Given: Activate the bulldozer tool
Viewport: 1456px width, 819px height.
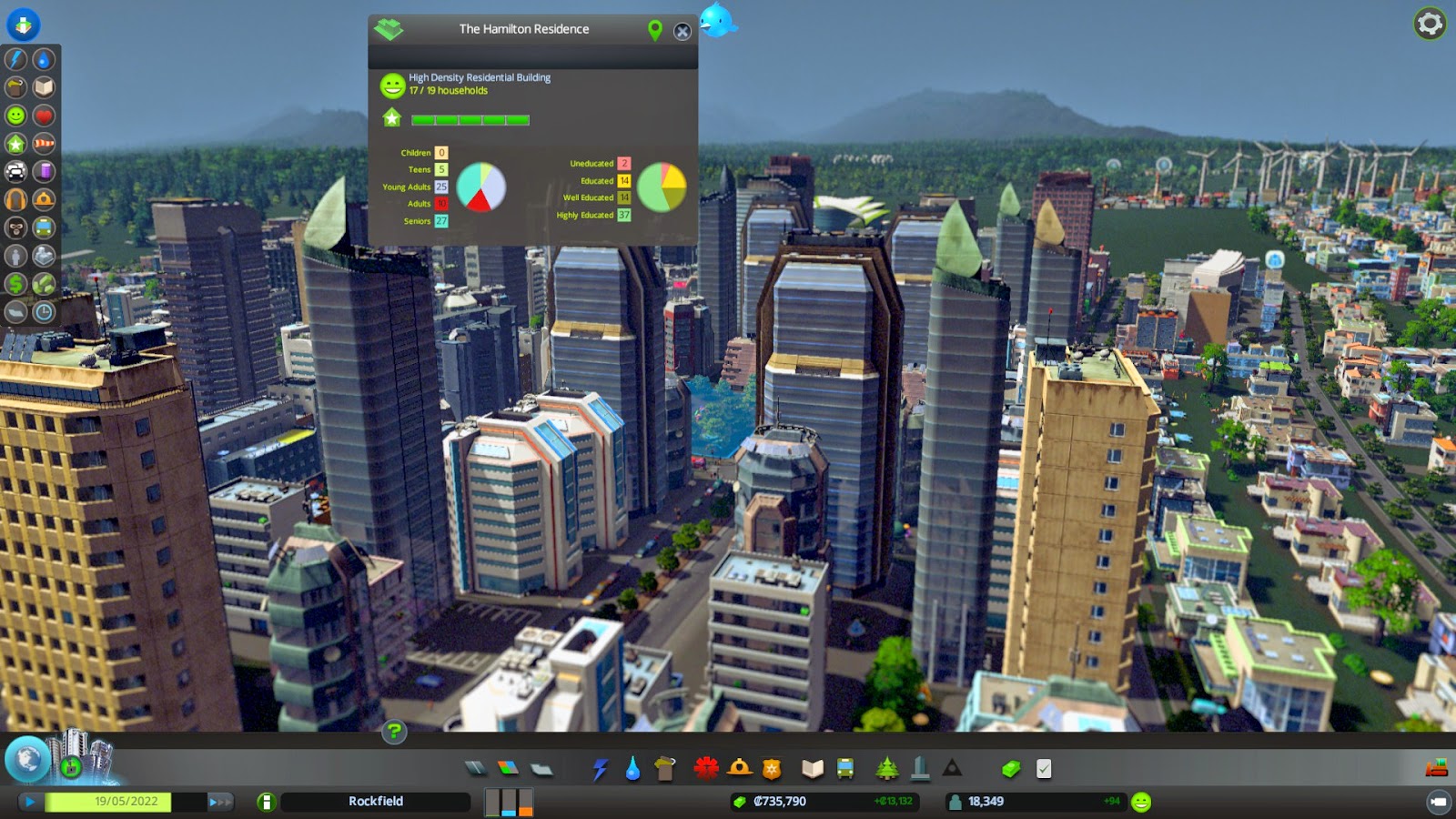Looking at the screenshot, I should [x=1436, y=769].
